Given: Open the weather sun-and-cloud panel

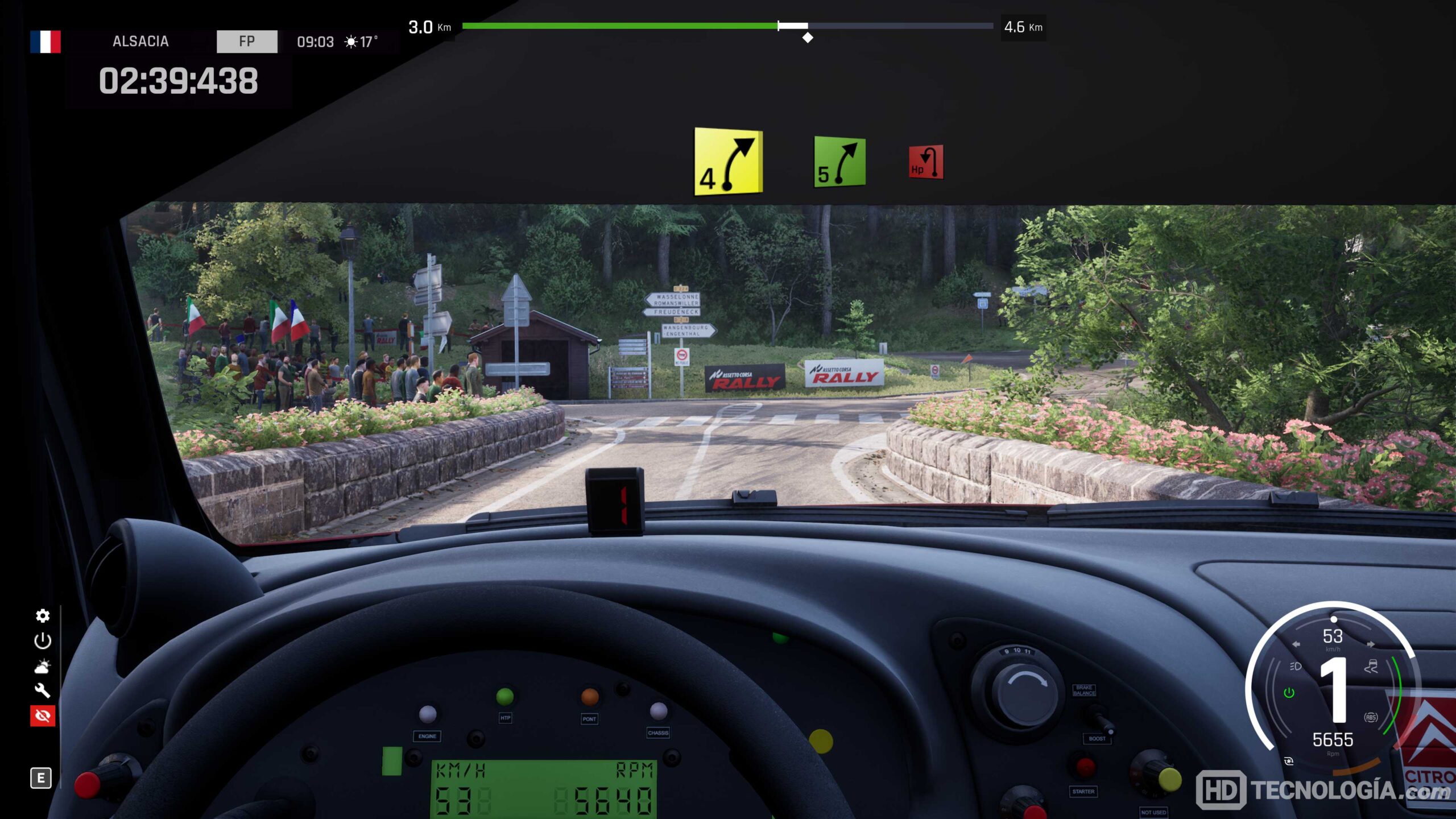Looking at the screenshot, I should [x=43, y=666].
